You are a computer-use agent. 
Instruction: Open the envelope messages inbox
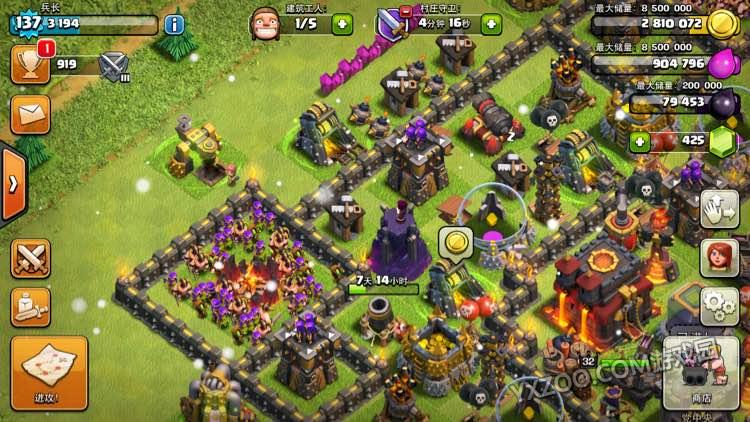click(30, 113)
